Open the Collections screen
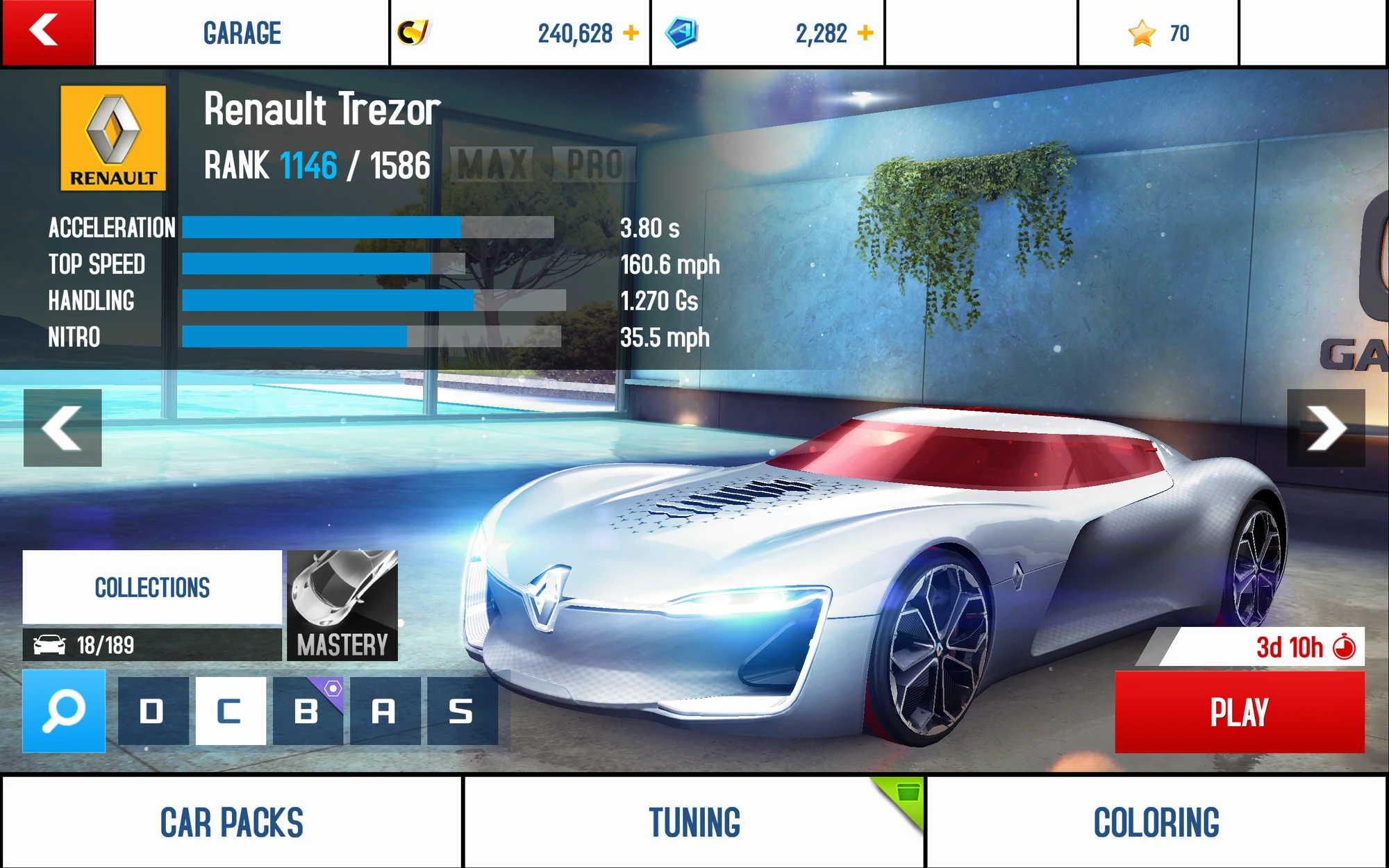Image resolution: width=1389 pixels, height=868 pixels. 152,587
